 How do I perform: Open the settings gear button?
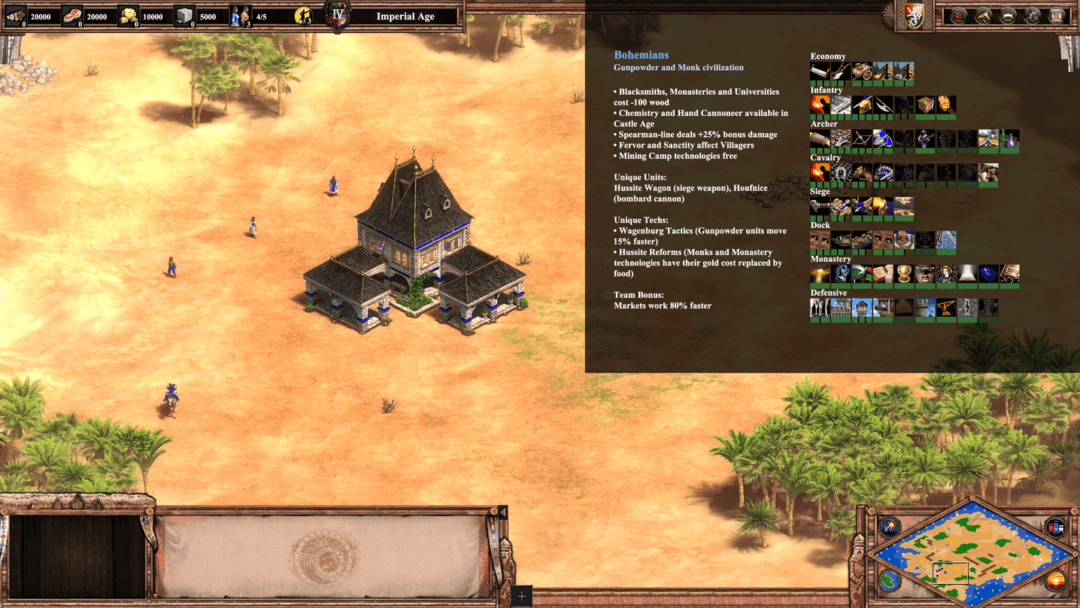click(x=1033, y=15)
